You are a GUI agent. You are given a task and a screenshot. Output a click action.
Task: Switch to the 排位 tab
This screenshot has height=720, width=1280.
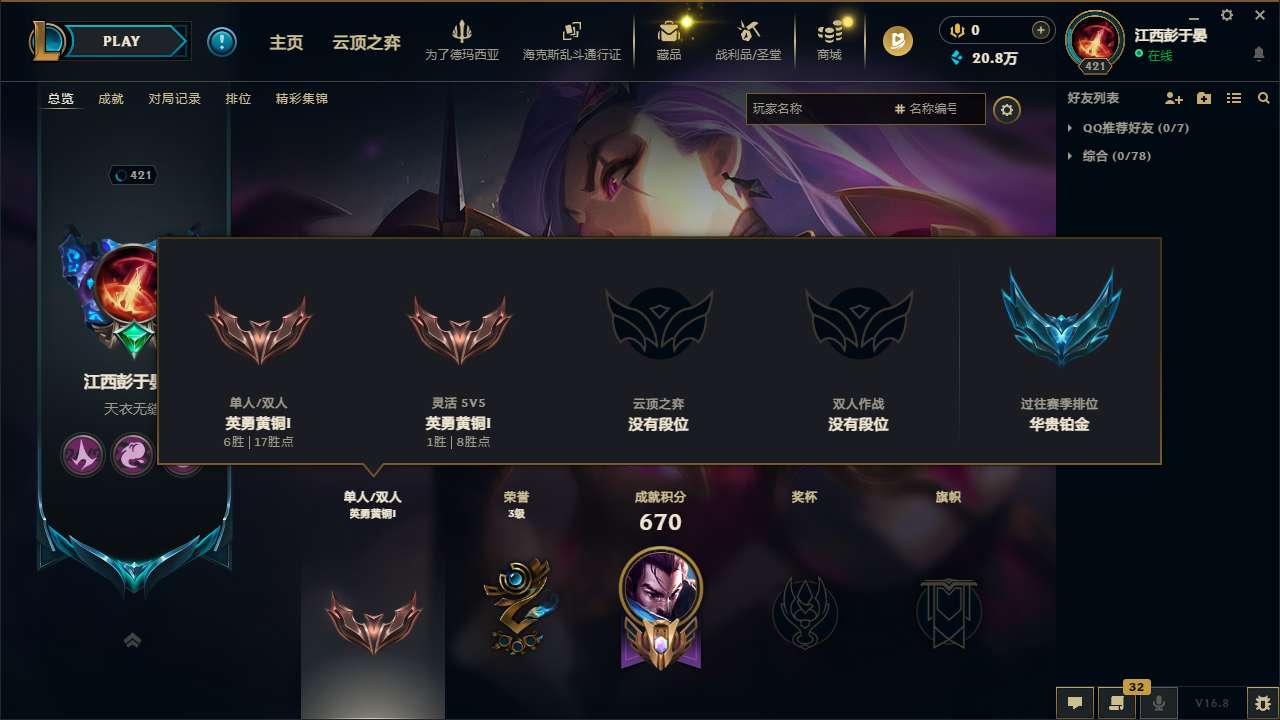coord(238,98)
